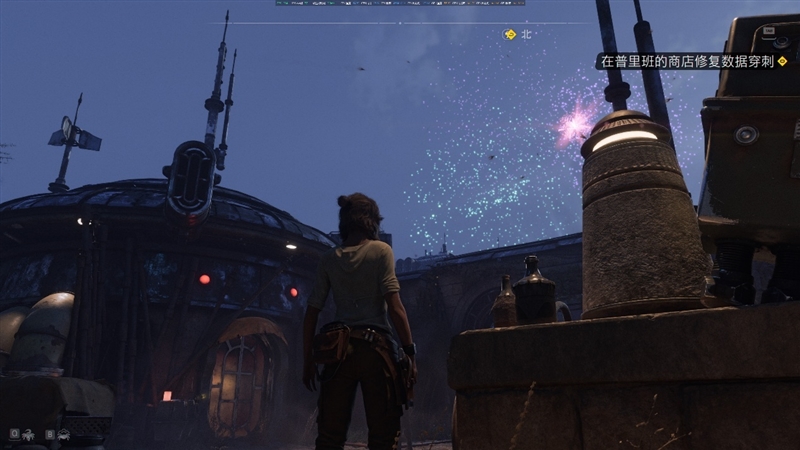This screenshot has width=800, height=450.
Task: Click the yellow quest marker on the compass
Action: click(509, 34)
